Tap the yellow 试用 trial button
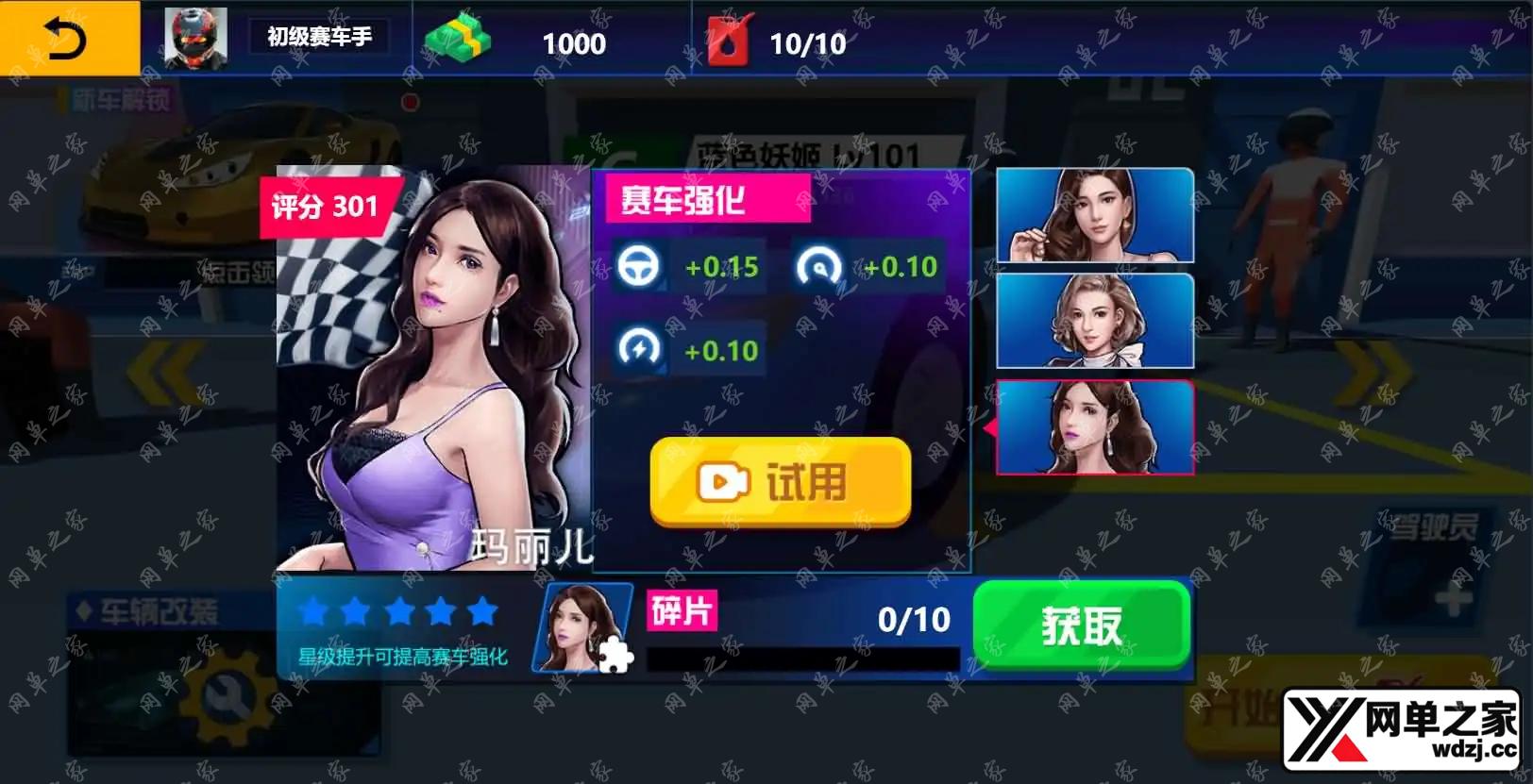Viewport: 1533px width, 784px height. coord(781,482)
